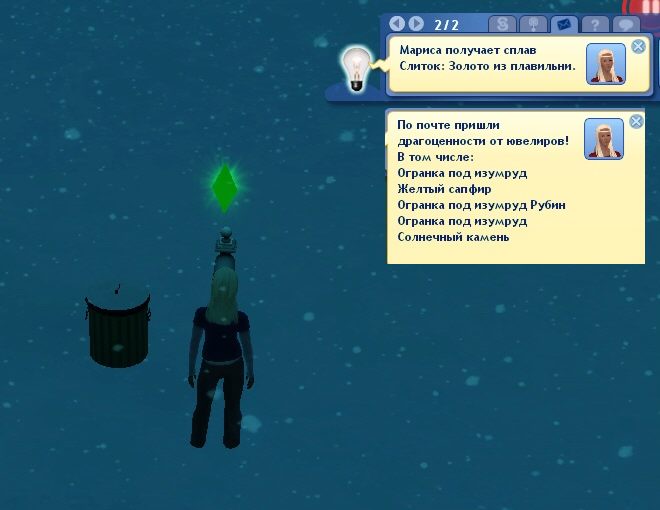
Task: Click the Sim portrait in the gems notification
Action: tap(606, 139)
